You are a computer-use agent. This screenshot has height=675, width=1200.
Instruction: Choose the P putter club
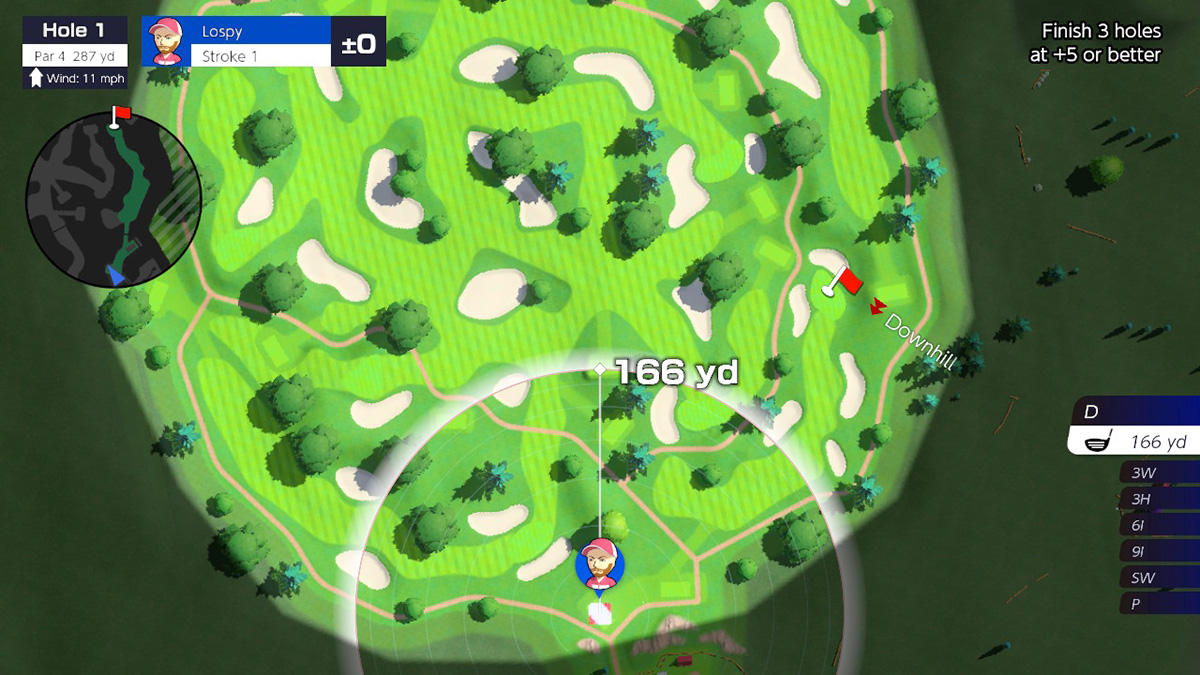pyautogui.click(x=1158, y=604)
